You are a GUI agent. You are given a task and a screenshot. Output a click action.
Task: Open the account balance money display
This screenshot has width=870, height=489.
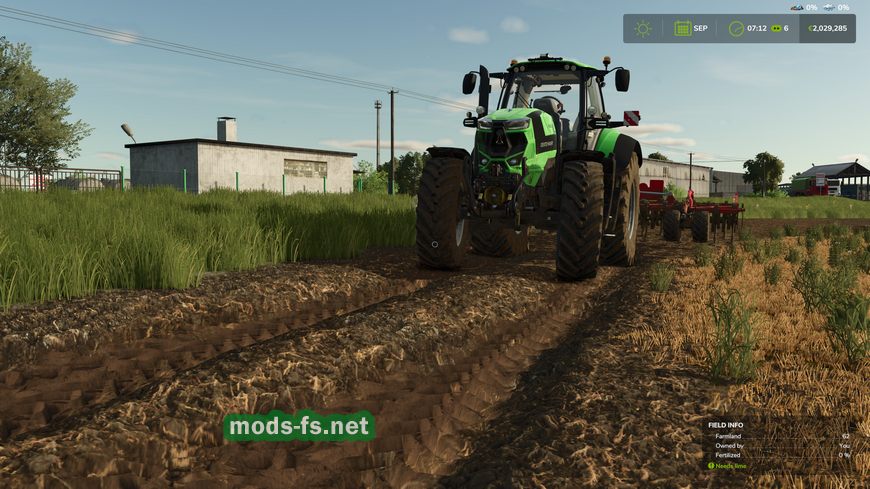coord(827,28)
